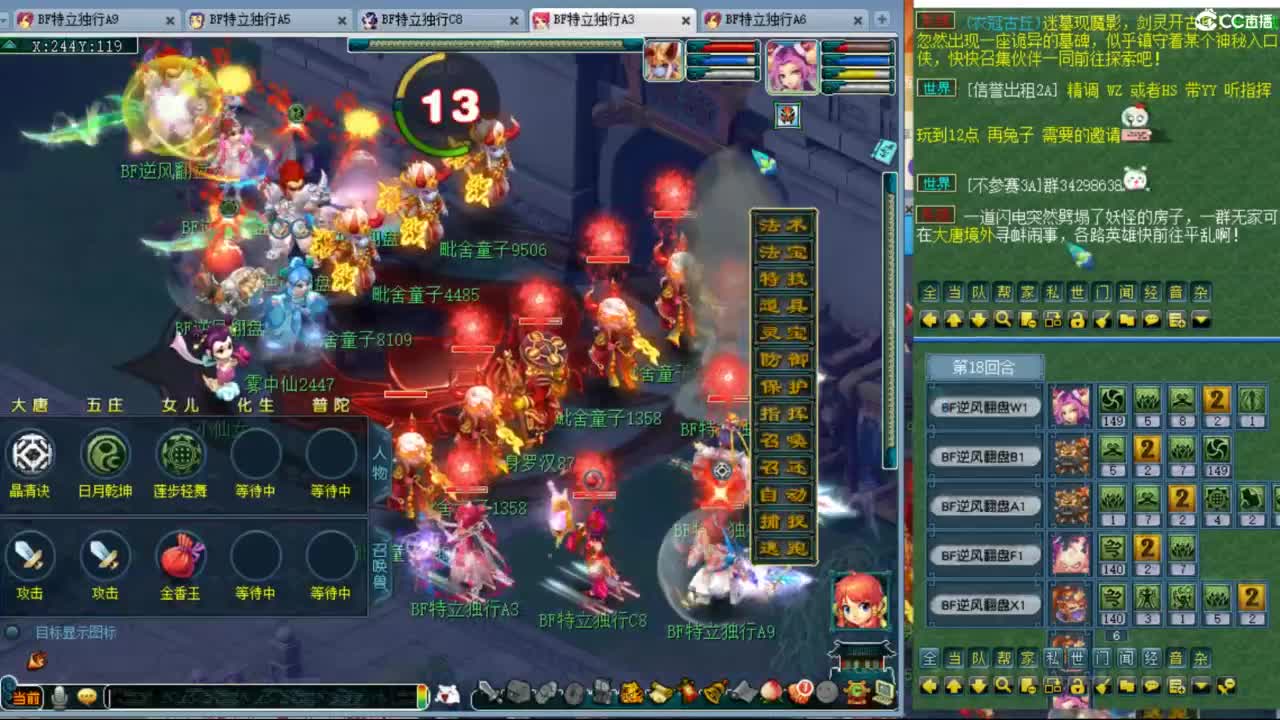
Task: Open chat search with the magnifier icon
Action: coord(1003,319)
